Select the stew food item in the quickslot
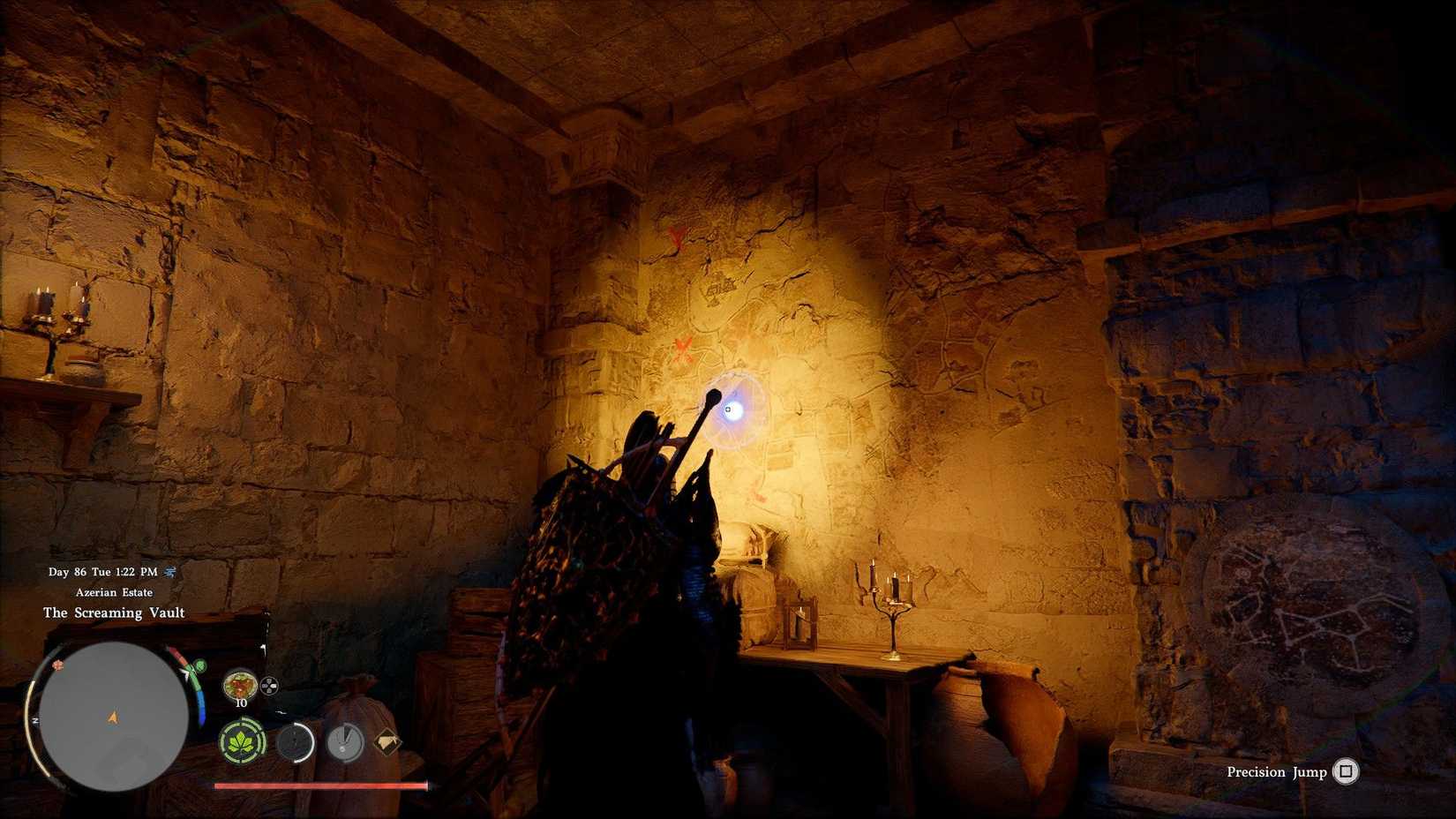 pyautogui.click(x=240, y=685)
